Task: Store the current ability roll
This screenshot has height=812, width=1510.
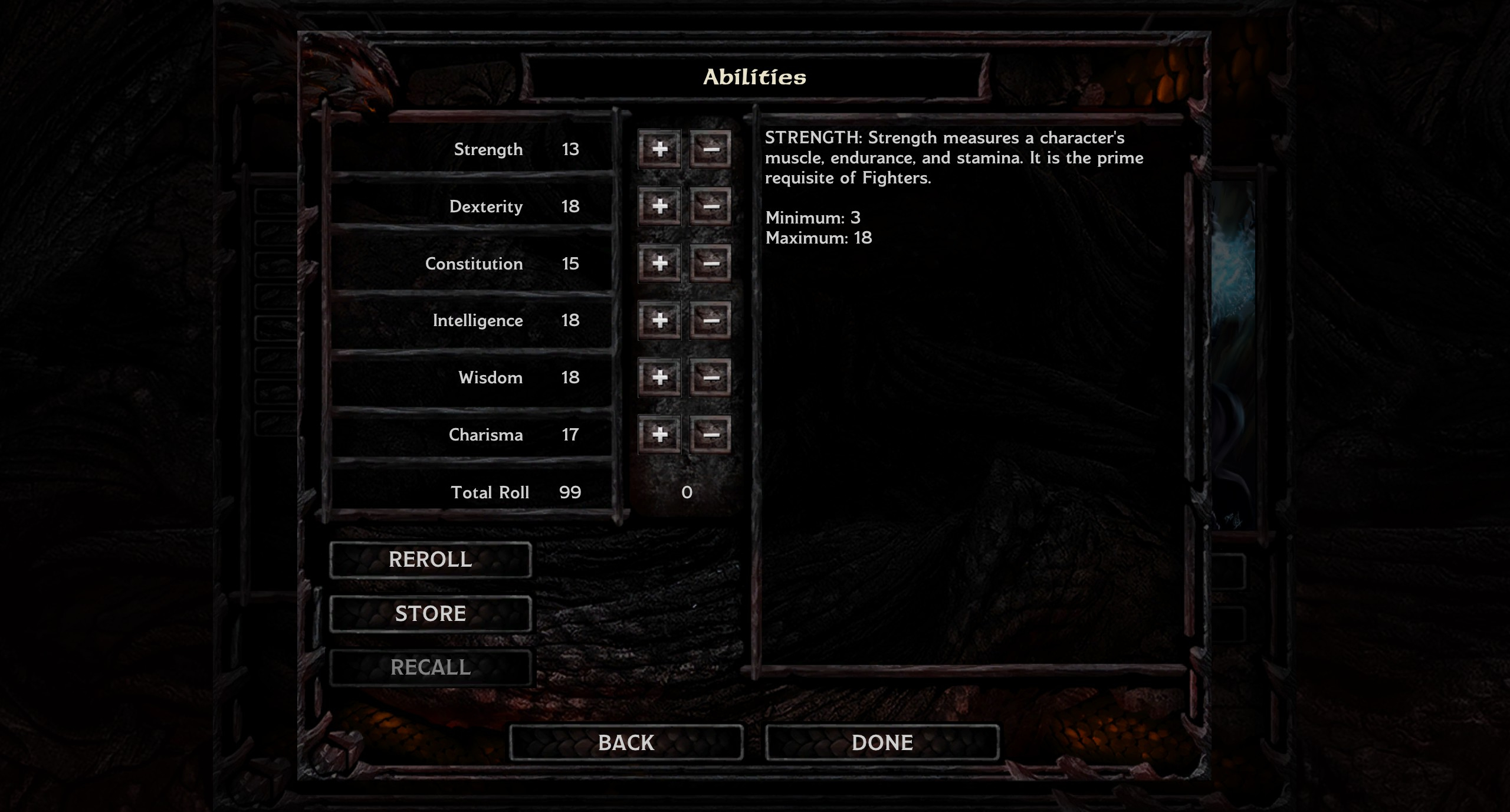Action: click(430, 614)
